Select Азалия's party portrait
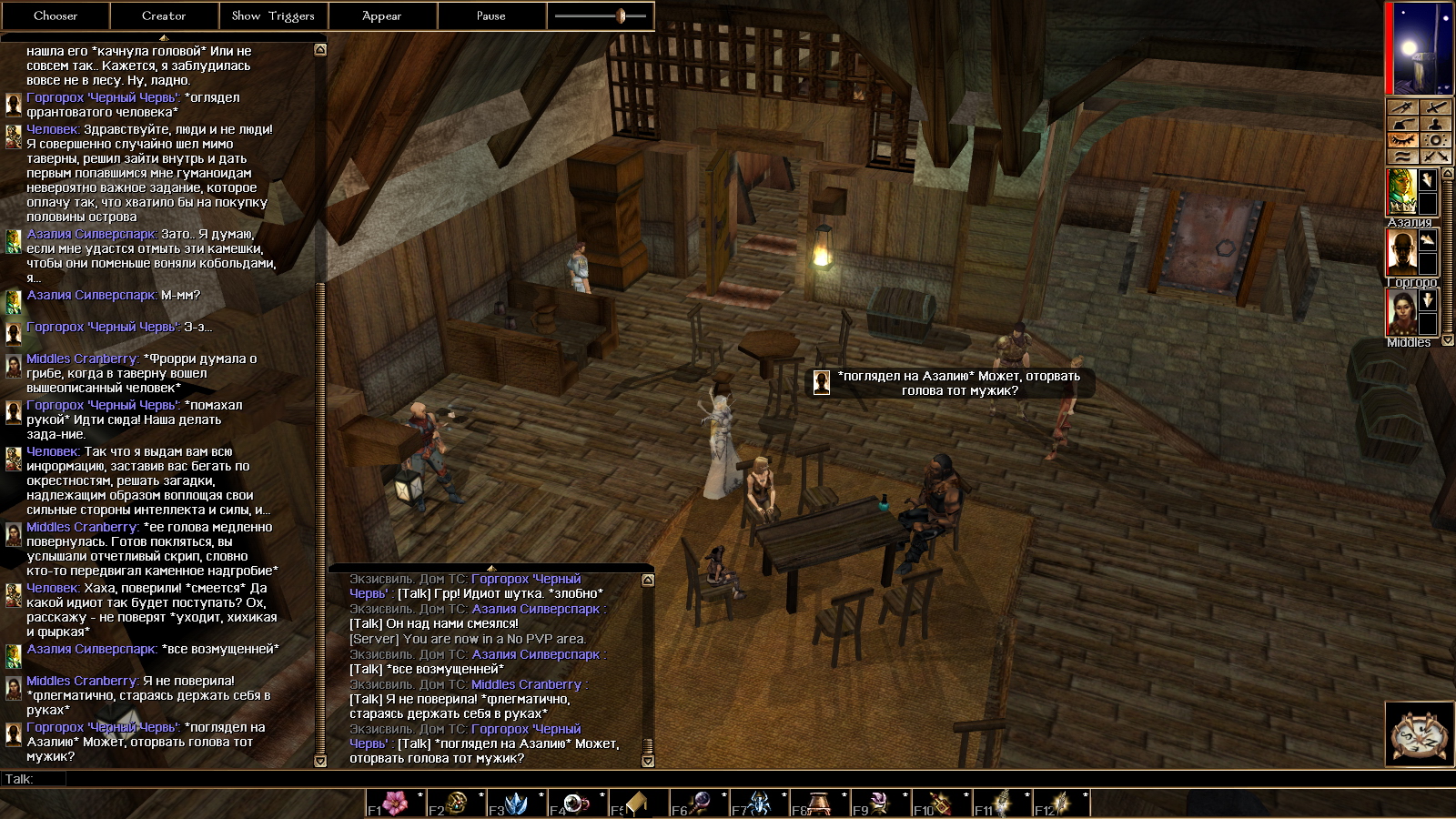The height and width of the screenshot is (819, 1456). (x=1401, y=192)
